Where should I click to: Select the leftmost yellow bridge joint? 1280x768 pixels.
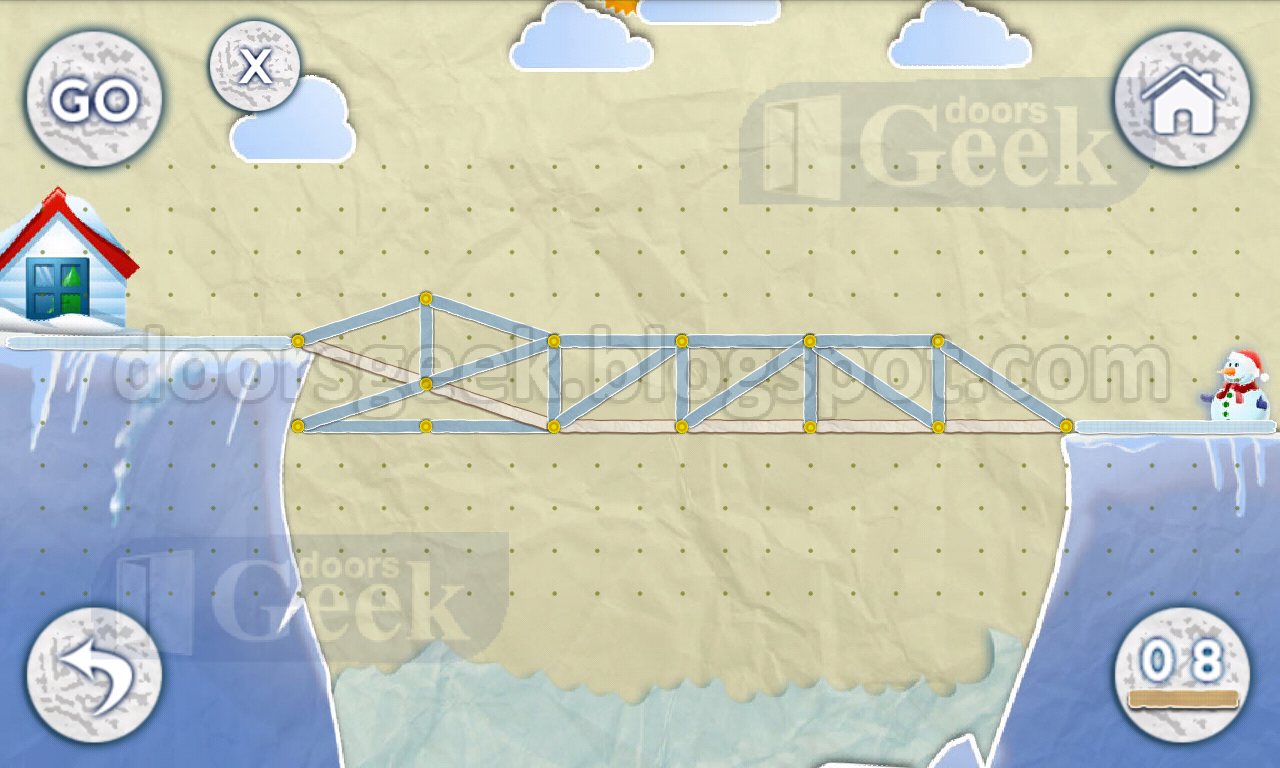[298, 341]
